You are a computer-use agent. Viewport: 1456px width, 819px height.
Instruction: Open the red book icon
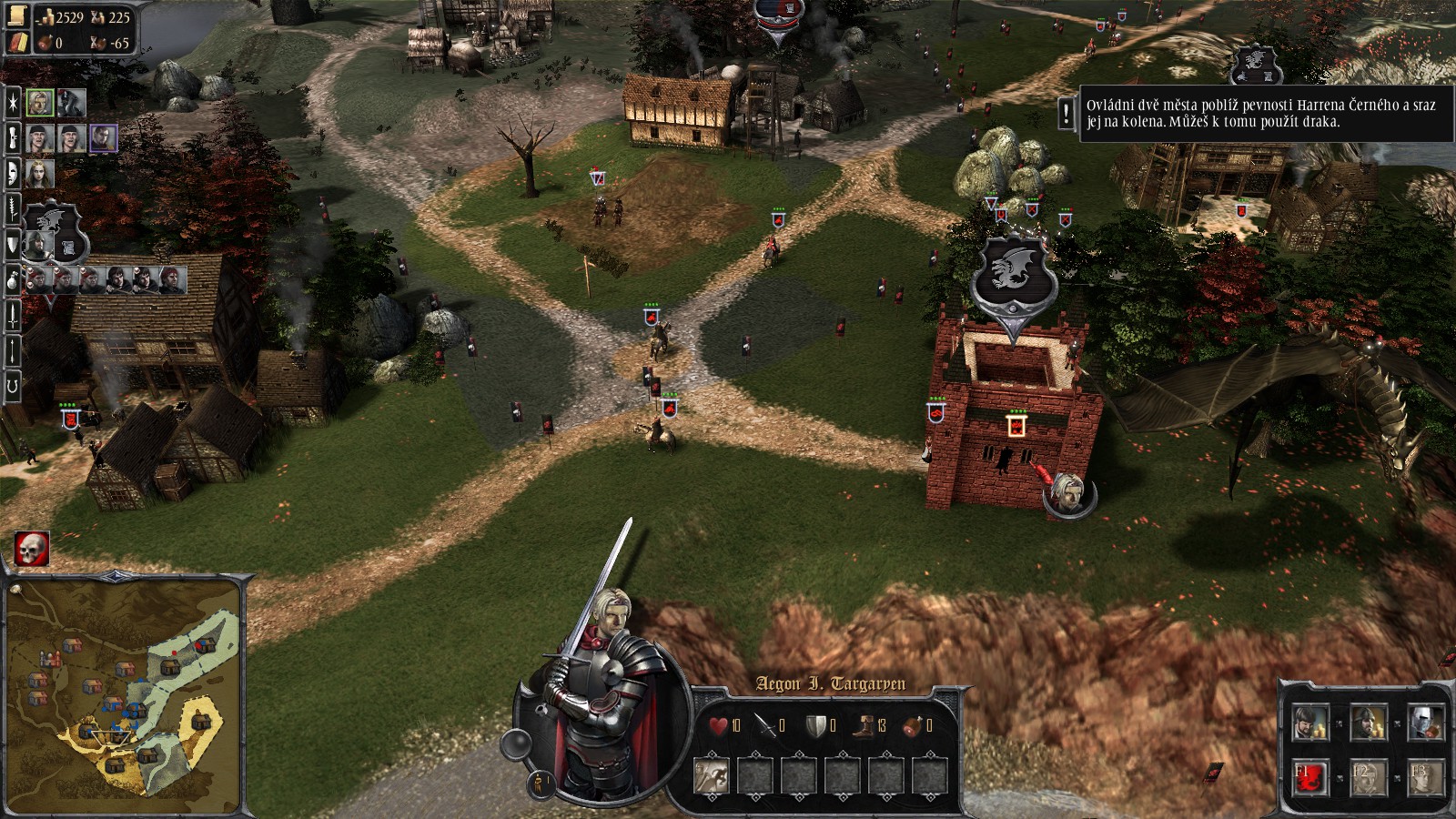18,42
